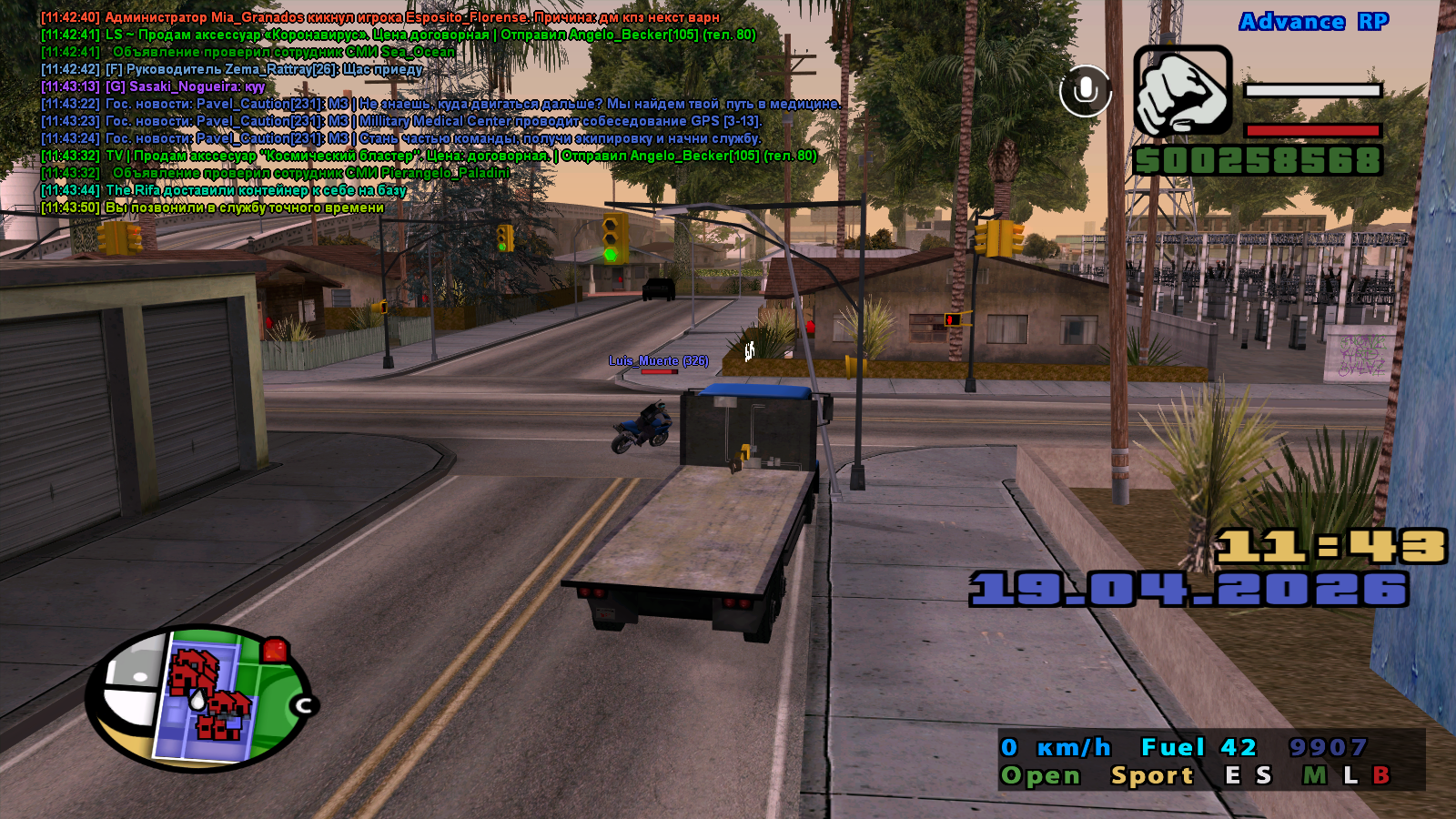Click the "C" marker on the minimap edge
Screen dimensions: 1456x819
coord(304,705)
